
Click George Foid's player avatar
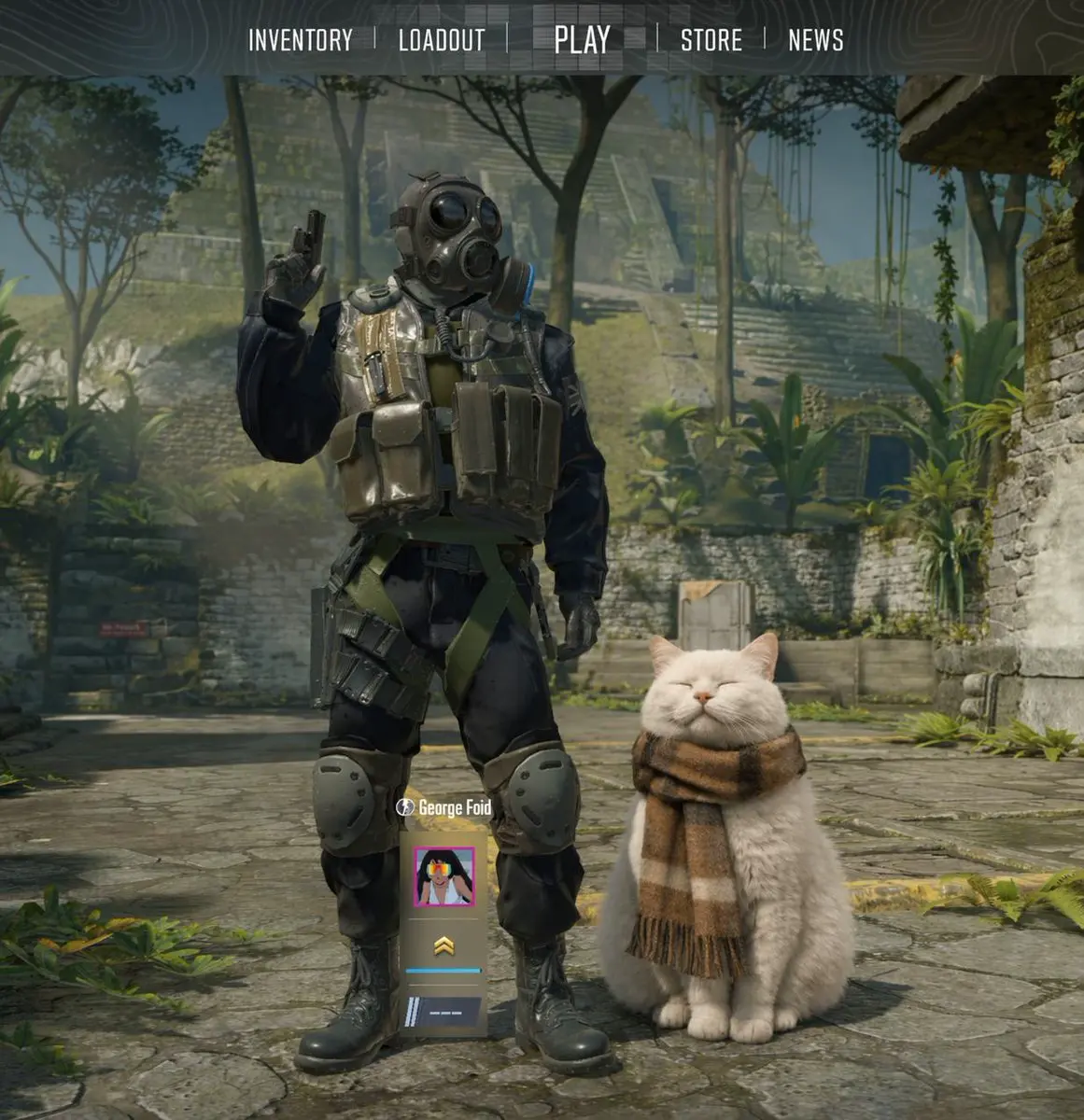pos(444,877)
